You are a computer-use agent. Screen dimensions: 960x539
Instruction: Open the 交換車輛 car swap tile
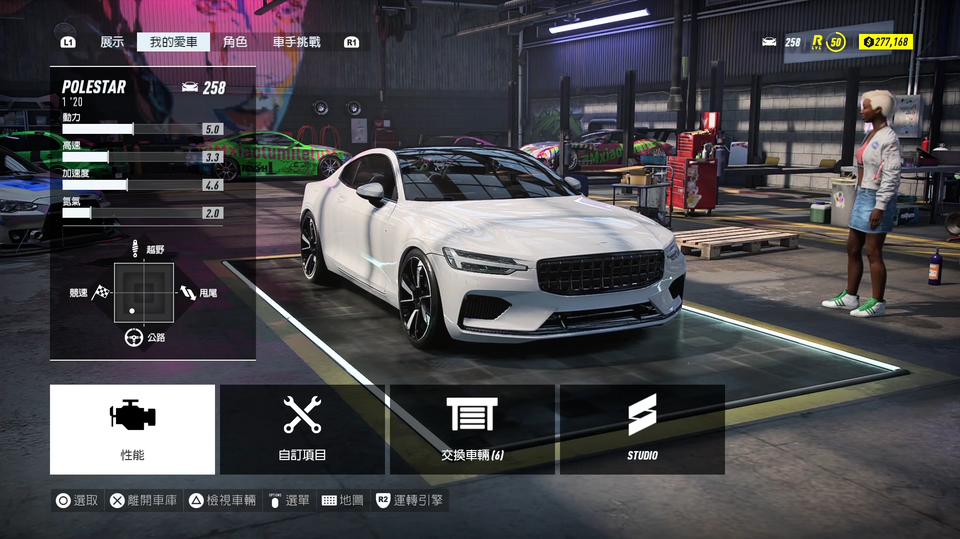coord(472,429)
